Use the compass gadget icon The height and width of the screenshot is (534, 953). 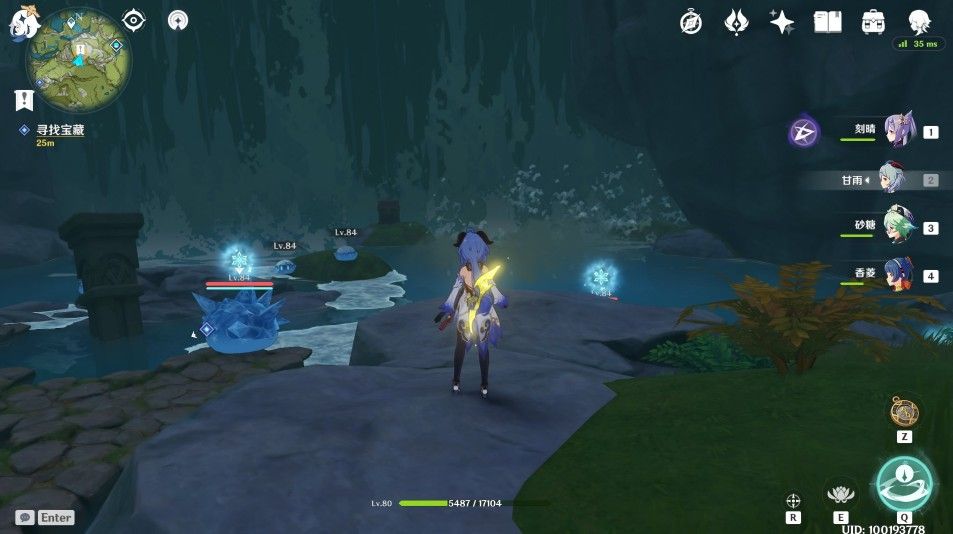(904, 410)
